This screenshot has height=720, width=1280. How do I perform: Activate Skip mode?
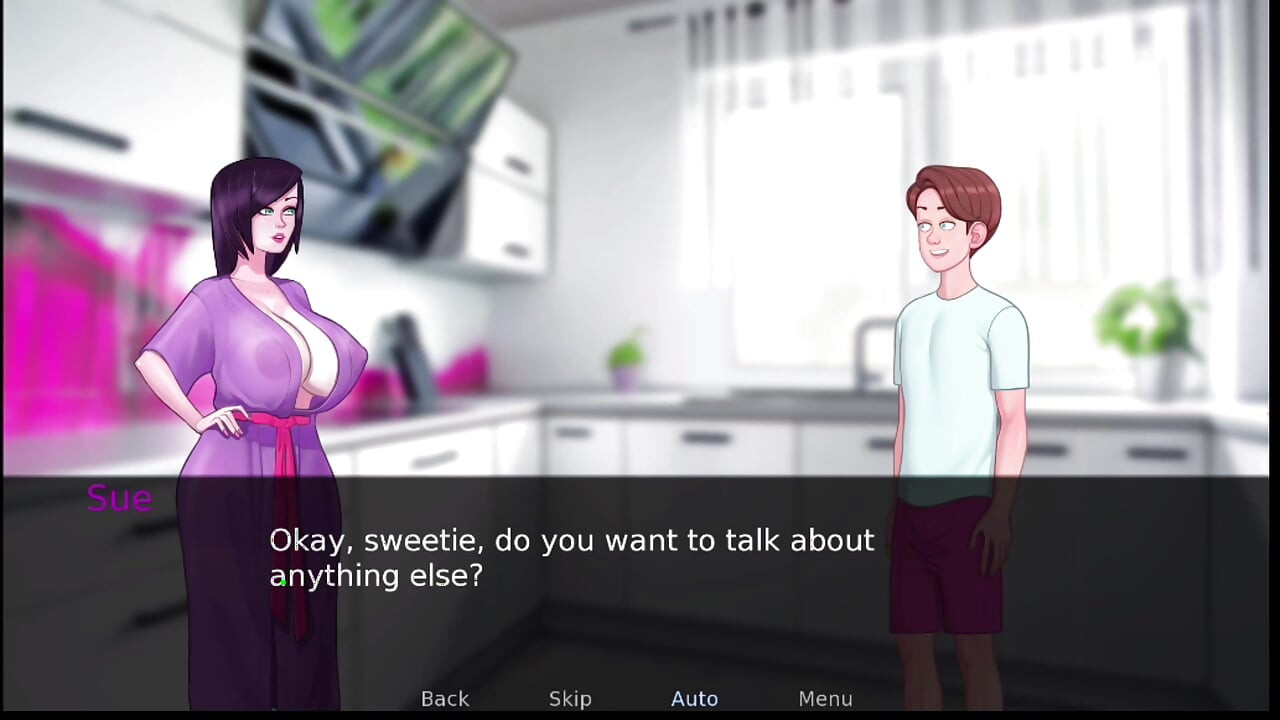click(x=569, y=698)
